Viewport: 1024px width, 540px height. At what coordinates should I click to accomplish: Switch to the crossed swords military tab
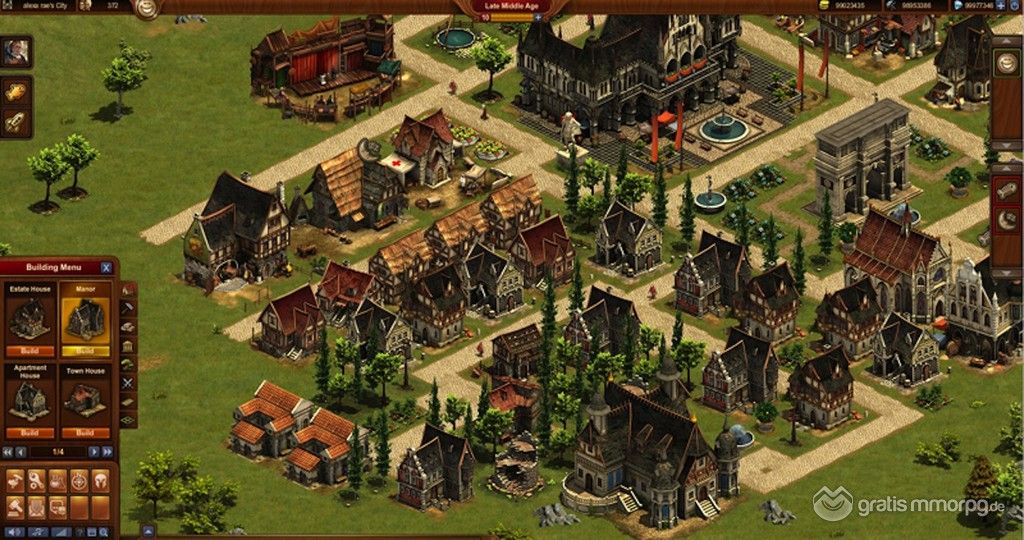pos(127,382)
